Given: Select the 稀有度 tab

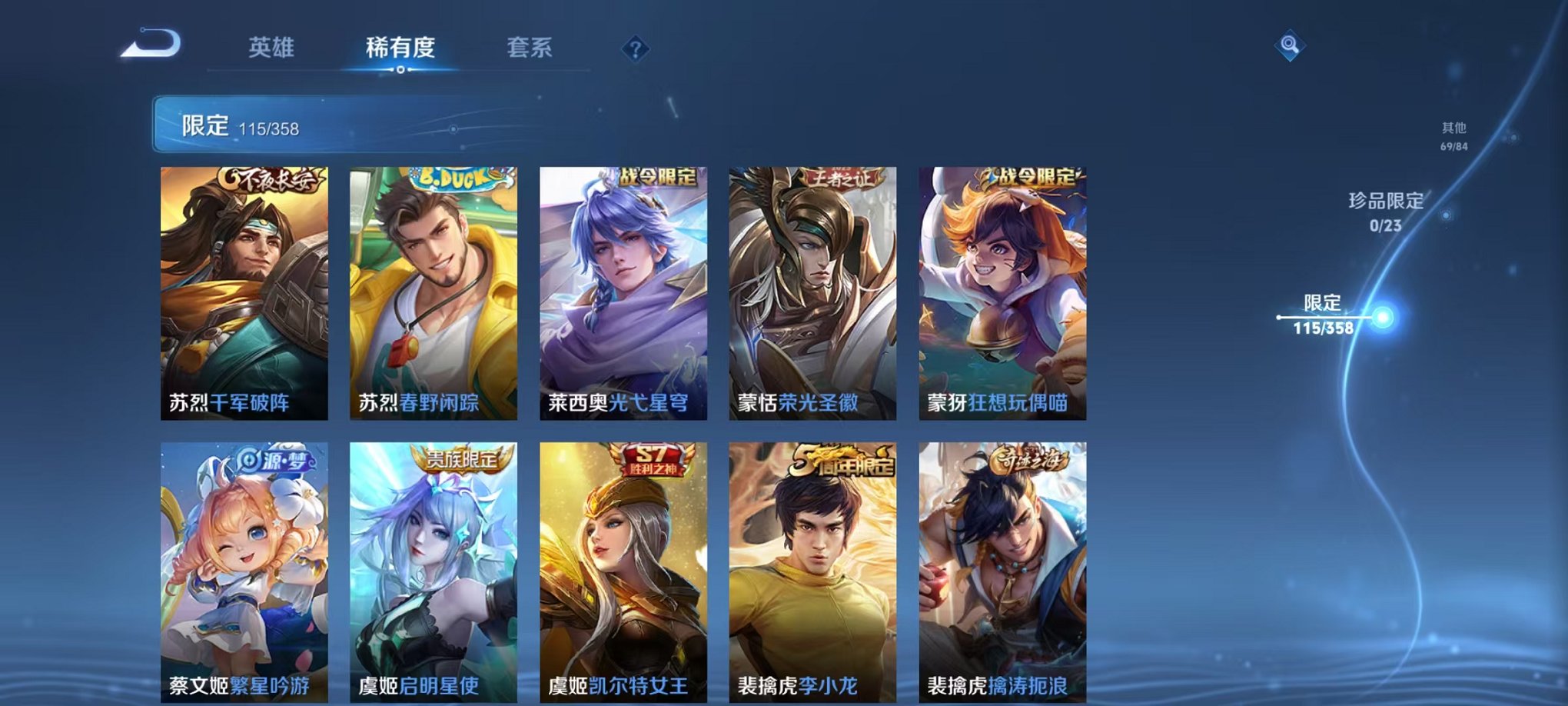Looking at the screenshot, I should [400, 48].
